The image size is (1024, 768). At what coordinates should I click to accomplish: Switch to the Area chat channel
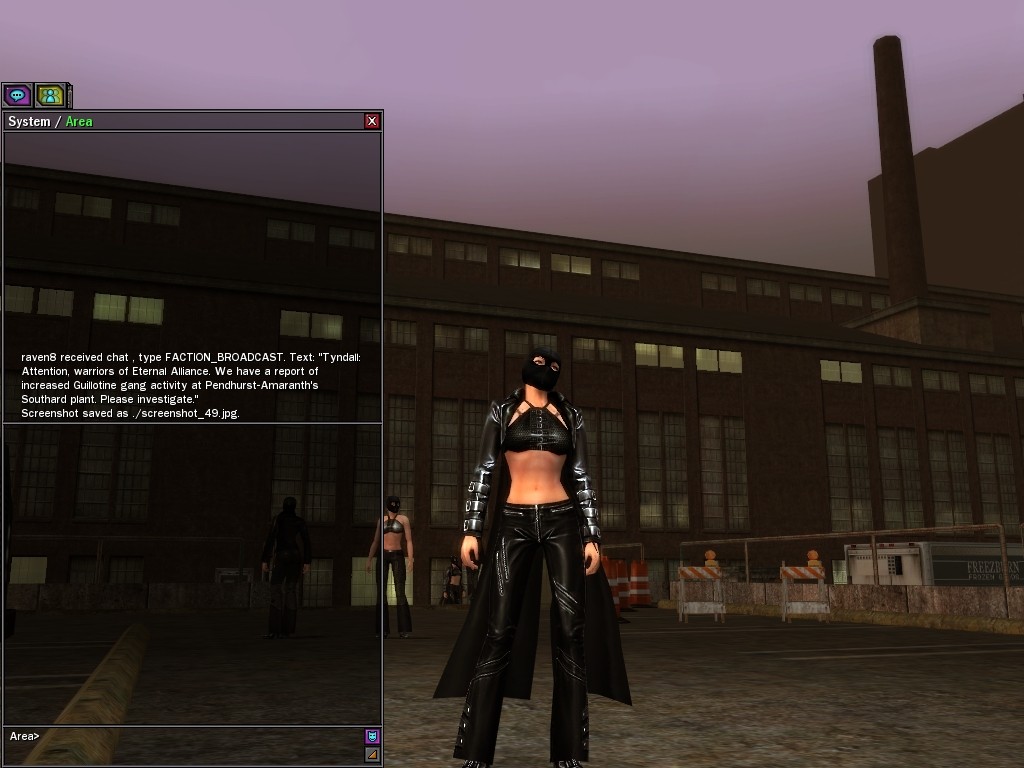click(x=79, y=122)
